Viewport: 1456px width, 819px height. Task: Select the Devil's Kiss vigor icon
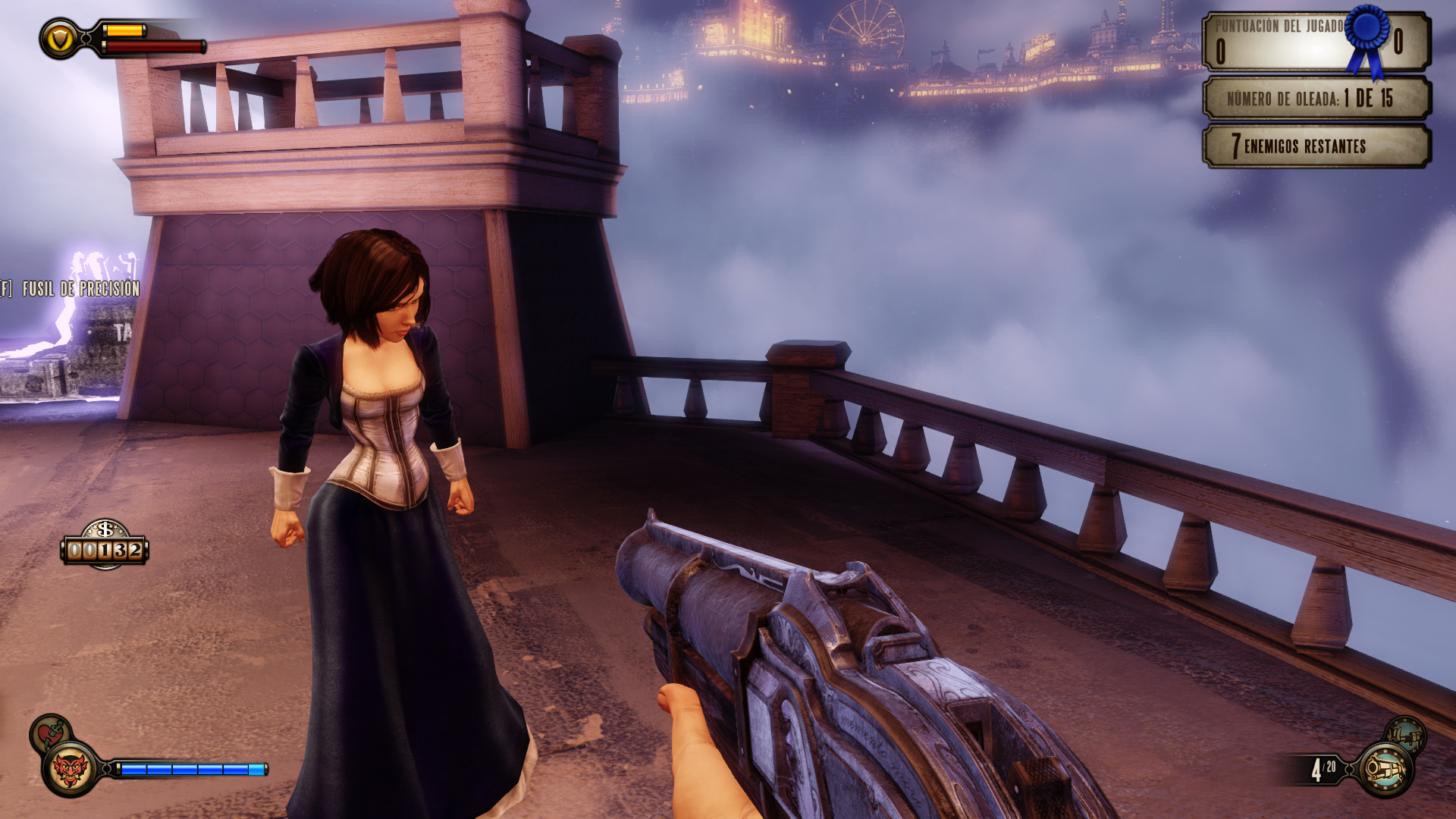71,770
